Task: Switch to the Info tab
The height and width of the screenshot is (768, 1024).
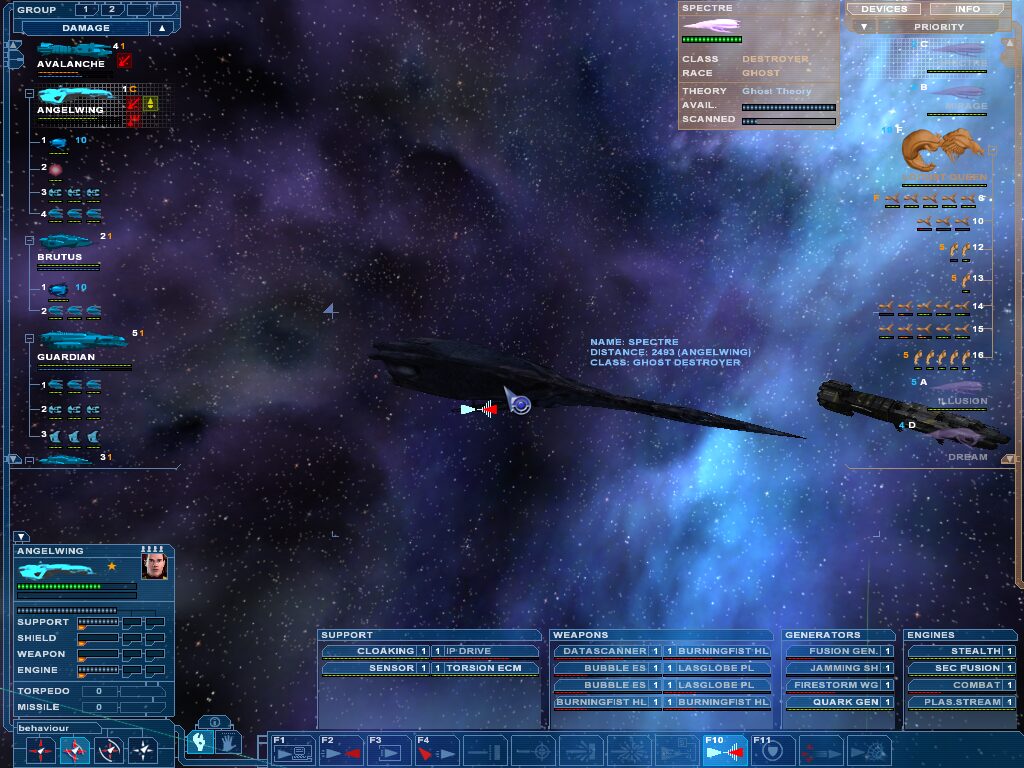Action: [967, 9]
